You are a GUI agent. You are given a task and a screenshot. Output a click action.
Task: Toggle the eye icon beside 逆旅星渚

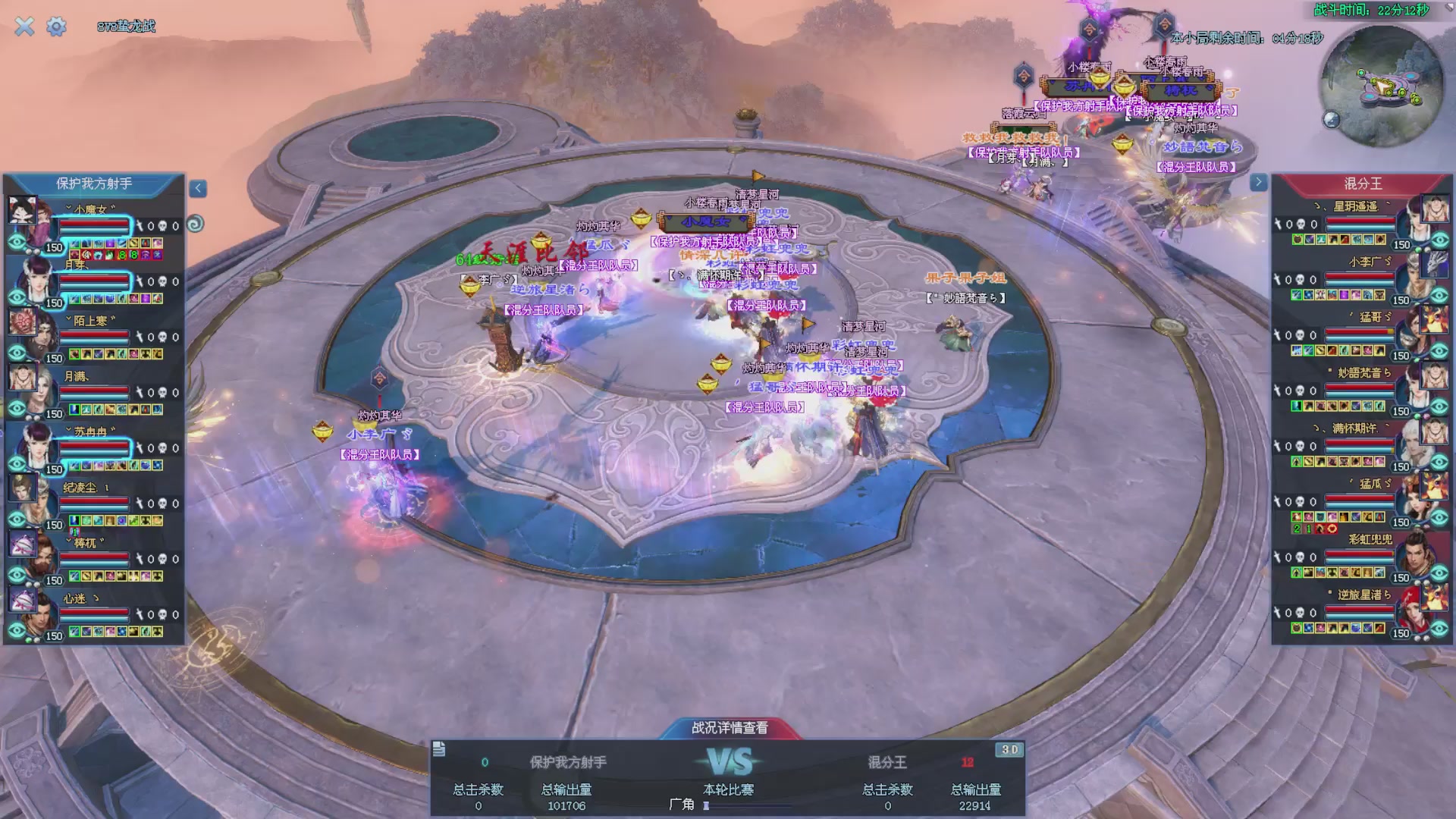[1440, 629]
